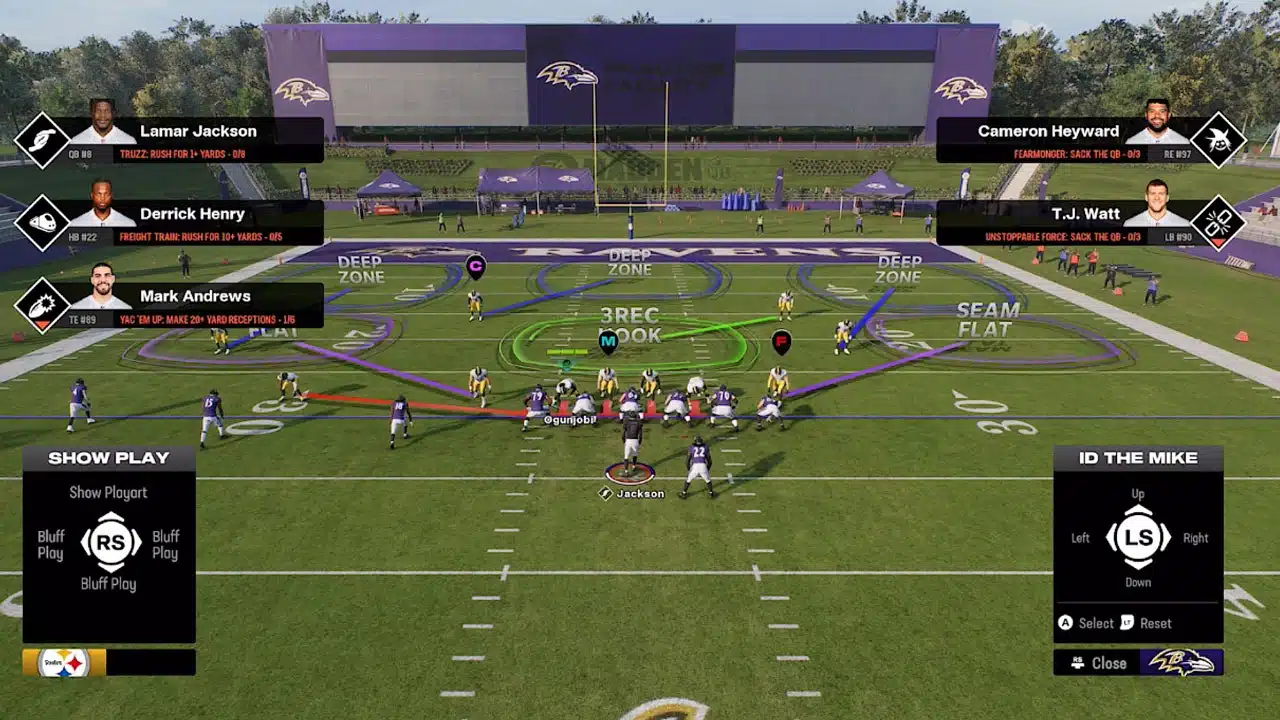The width and height of the screenshot is (1280, 720).
Task: Open the ID THE MIKE panel header
Action: coord(1138,457)
